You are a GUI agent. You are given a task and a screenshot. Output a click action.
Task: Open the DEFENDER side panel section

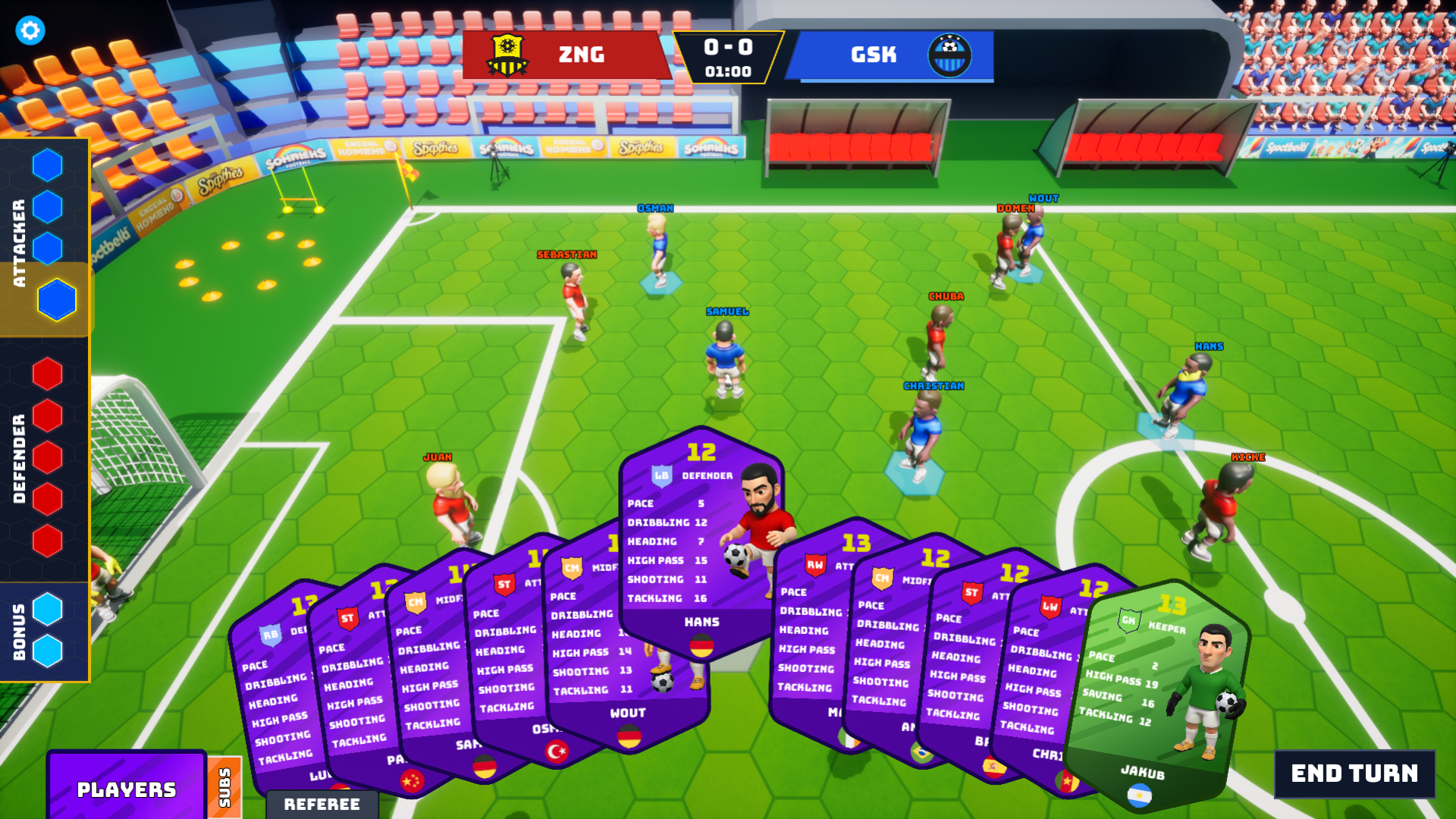19,458
